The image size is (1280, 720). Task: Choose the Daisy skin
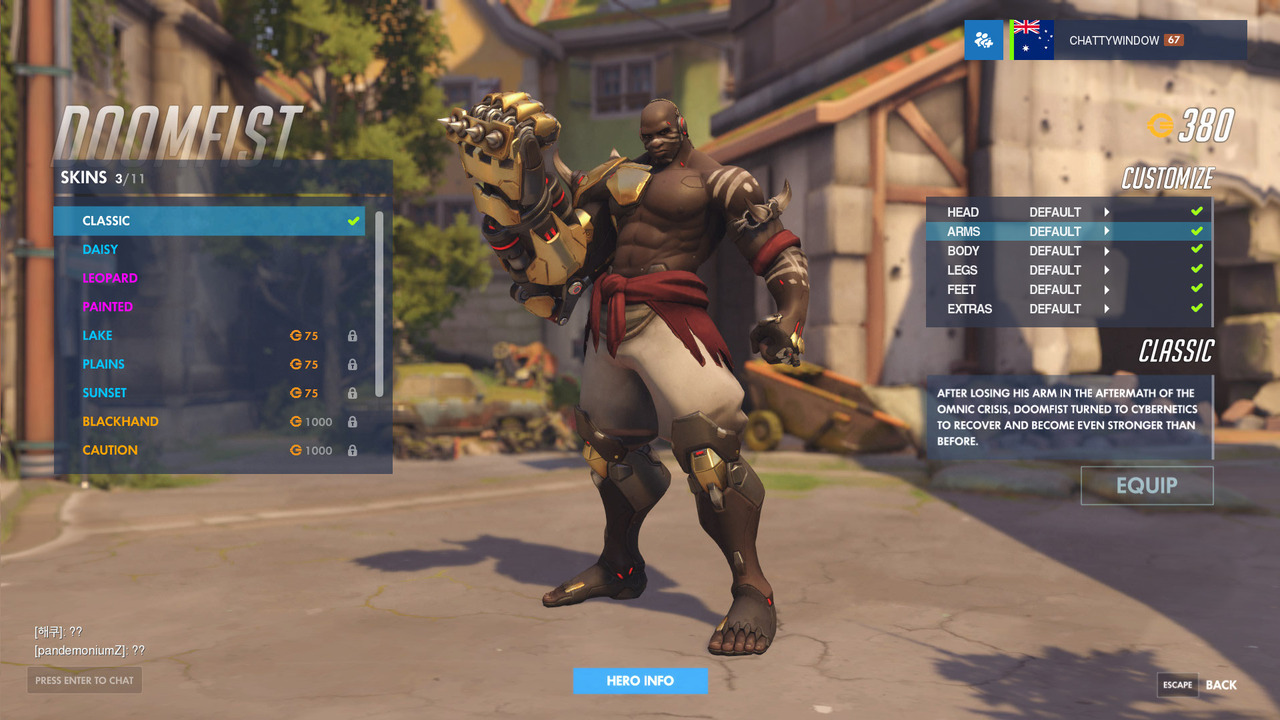coord(209,249)
